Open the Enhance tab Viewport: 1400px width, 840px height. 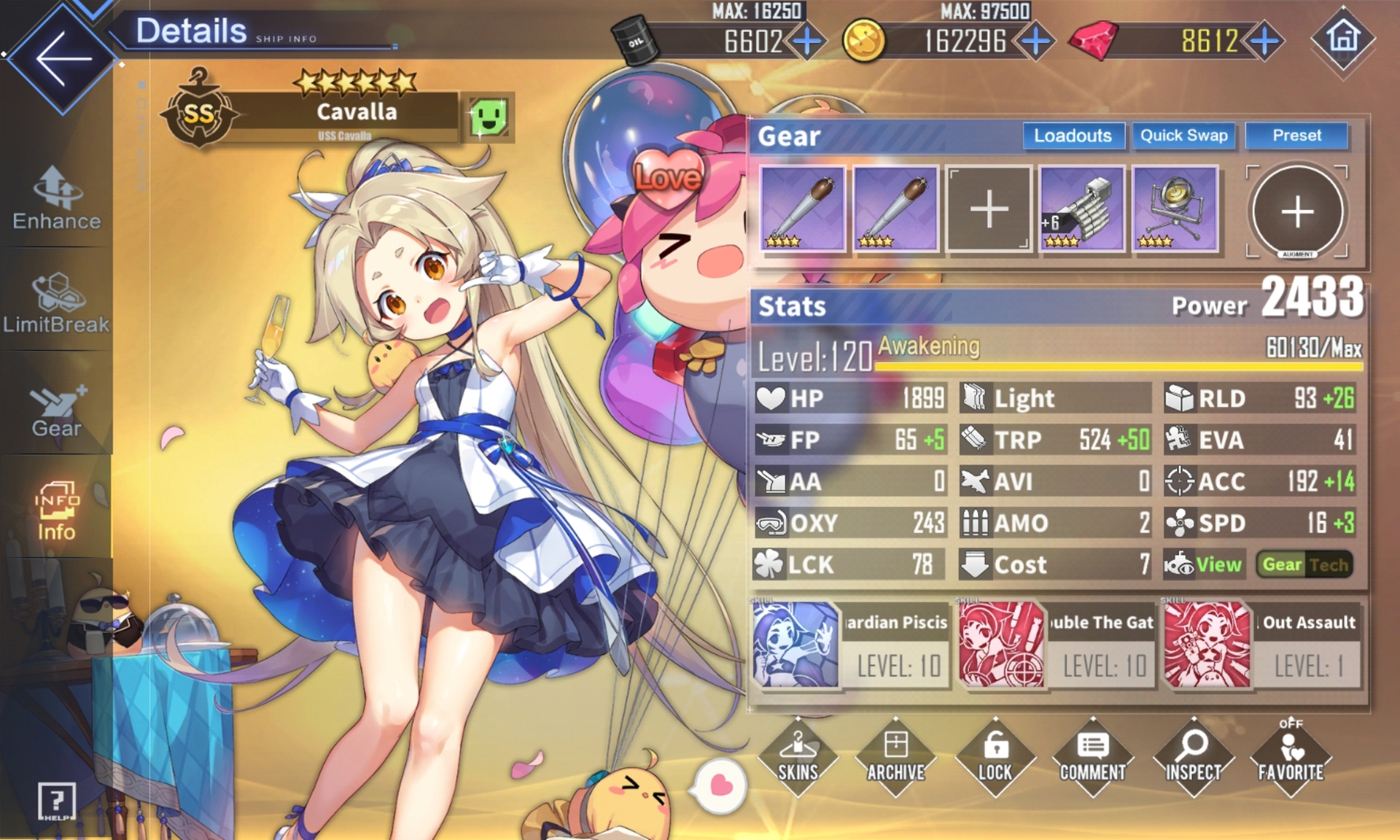tap(57, 198)
